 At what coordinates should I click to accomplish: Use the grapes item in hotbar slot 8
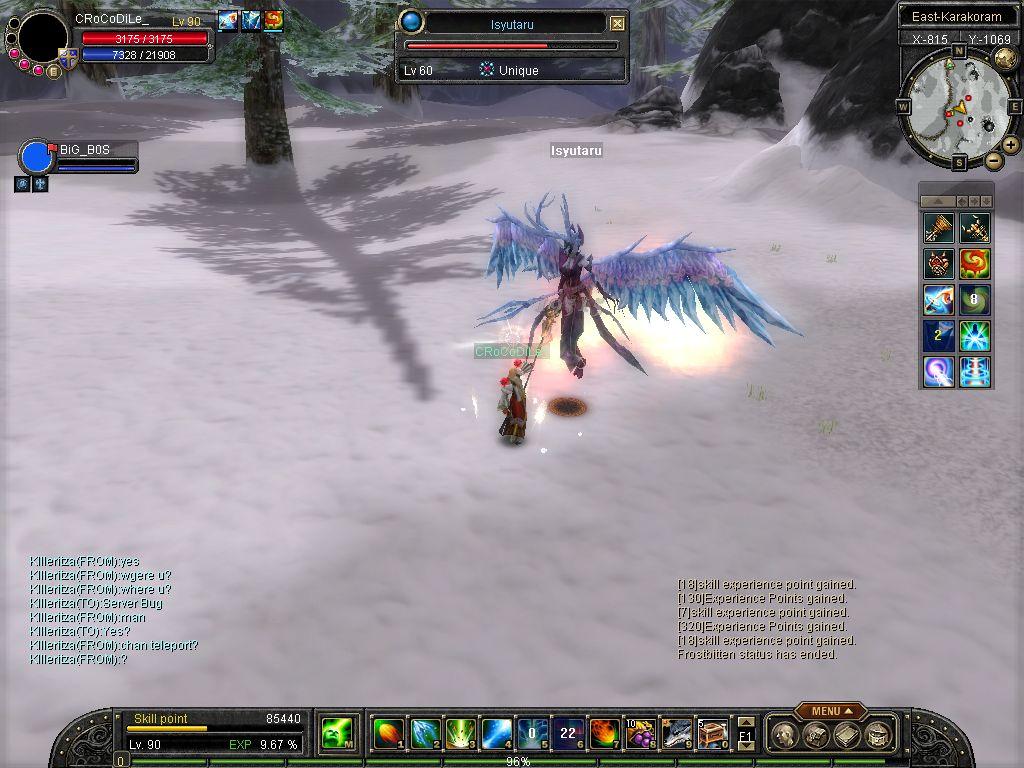pos(639,734)
